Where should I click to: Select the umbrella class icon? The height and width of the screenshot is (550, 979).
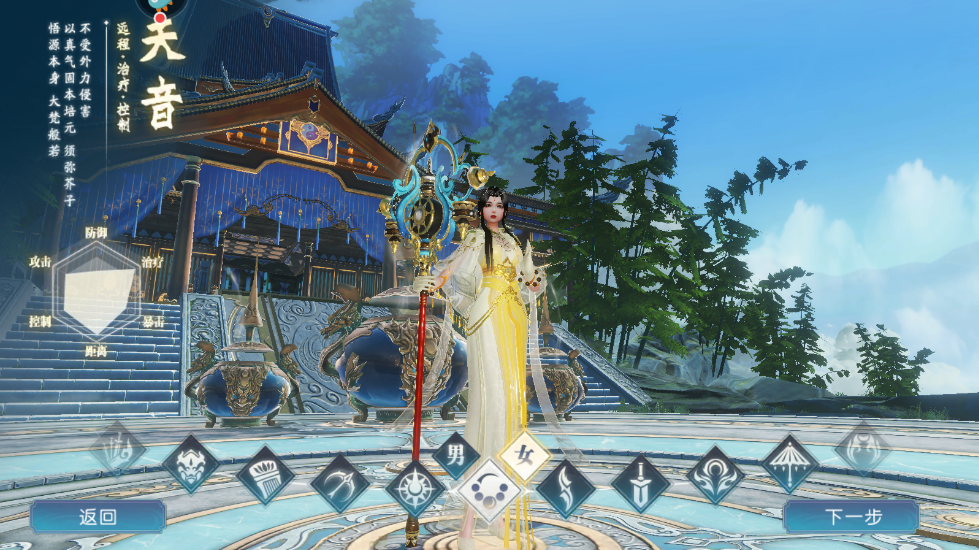(x=790, y=464)
